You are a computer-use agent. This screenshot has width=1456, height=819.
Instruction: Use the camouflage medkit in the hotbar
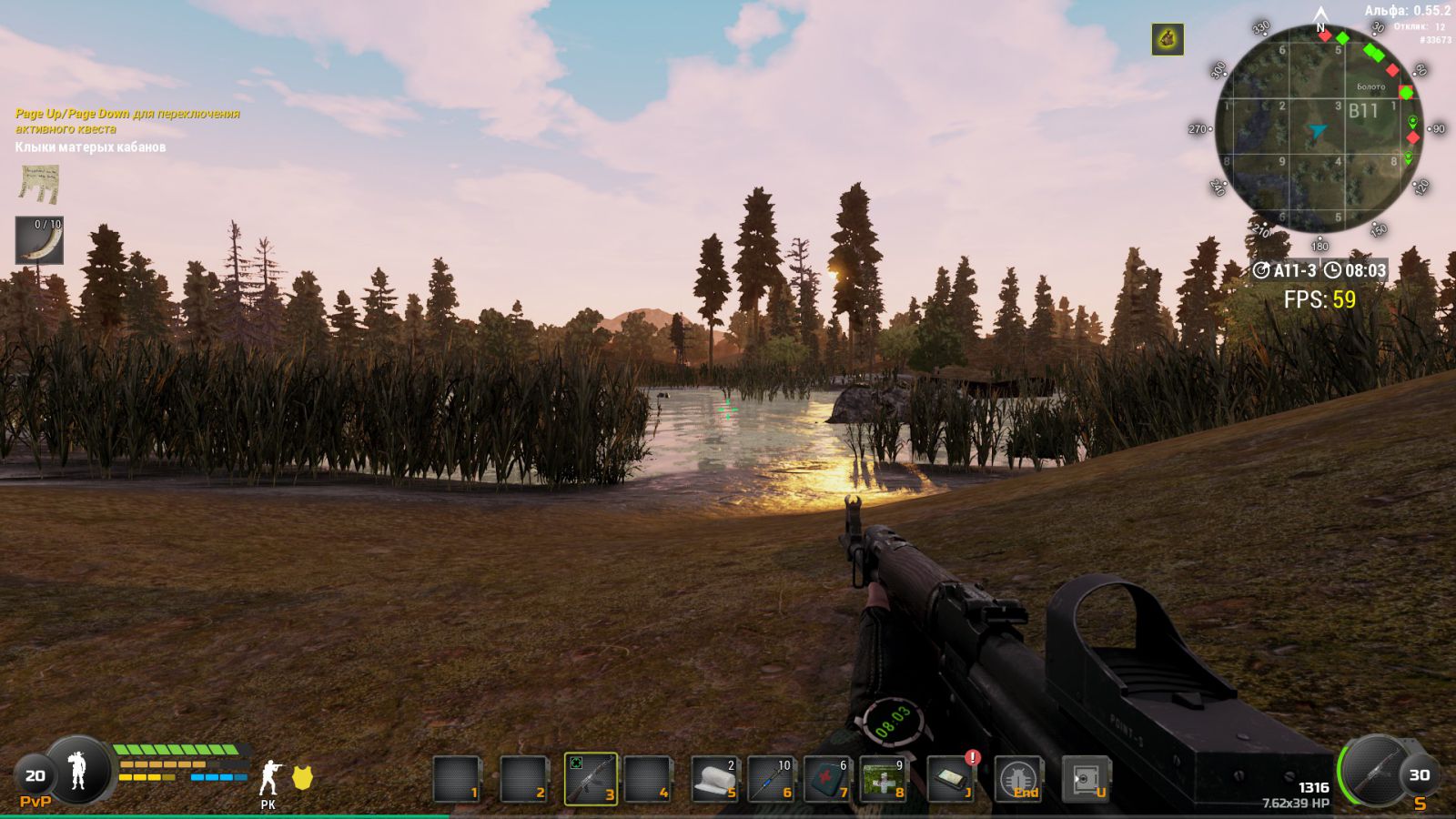[x=883, y=780]
